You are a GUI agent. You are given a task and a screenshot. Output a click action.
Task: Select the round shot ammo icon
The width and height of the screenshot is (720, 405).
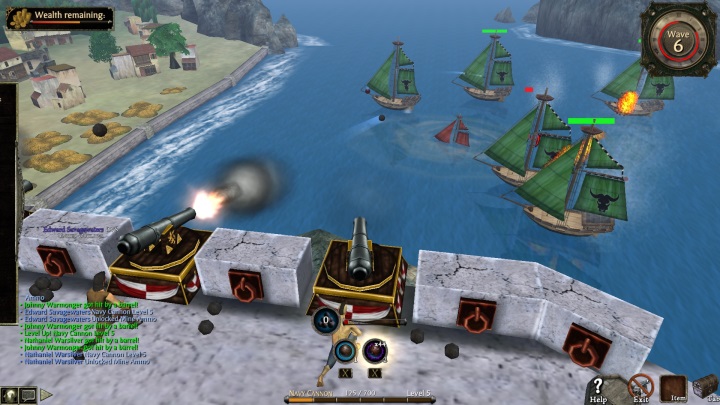pos(345,350)
